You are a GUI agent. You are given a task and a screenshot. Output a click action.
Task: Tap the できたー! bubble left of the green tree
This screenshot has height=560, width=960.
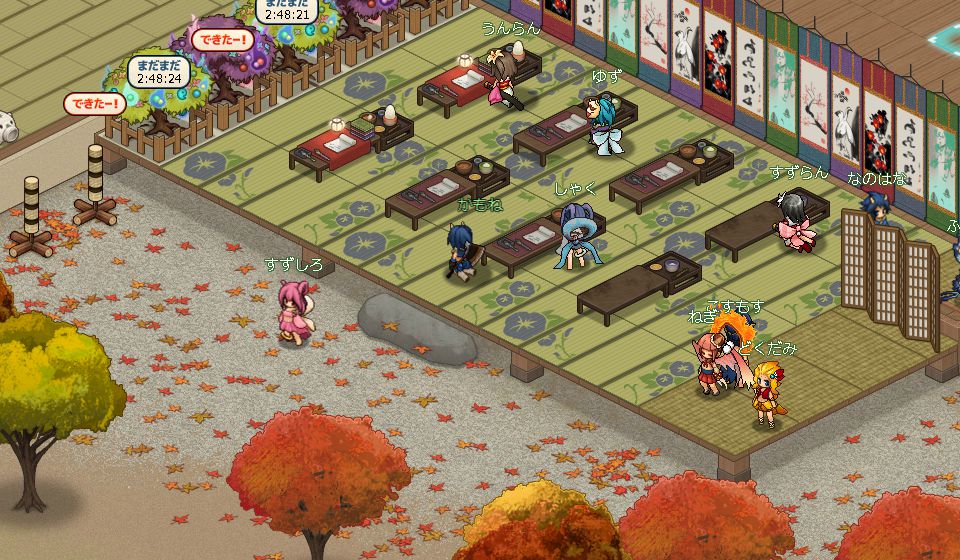(94, 102)
